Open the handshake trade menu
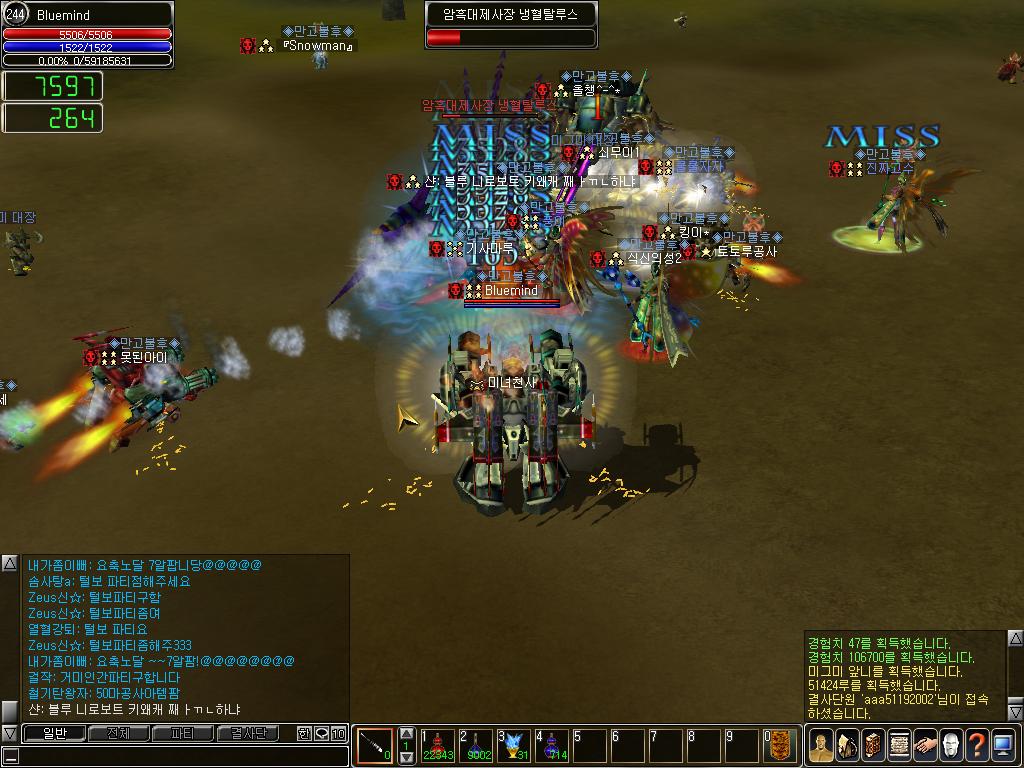Image resolution: width=1024 pixels, height=768 pixels. click(925, 746)
